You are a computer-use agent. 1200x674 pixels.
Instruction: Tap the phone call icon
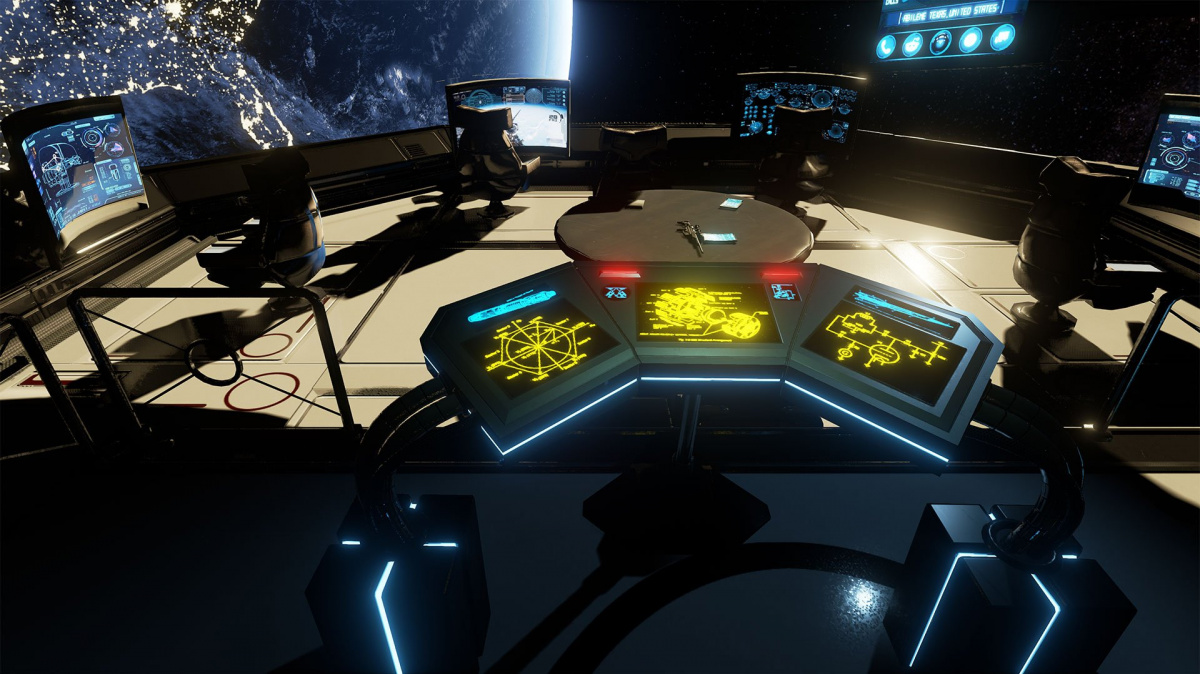[x=887, y=46]
